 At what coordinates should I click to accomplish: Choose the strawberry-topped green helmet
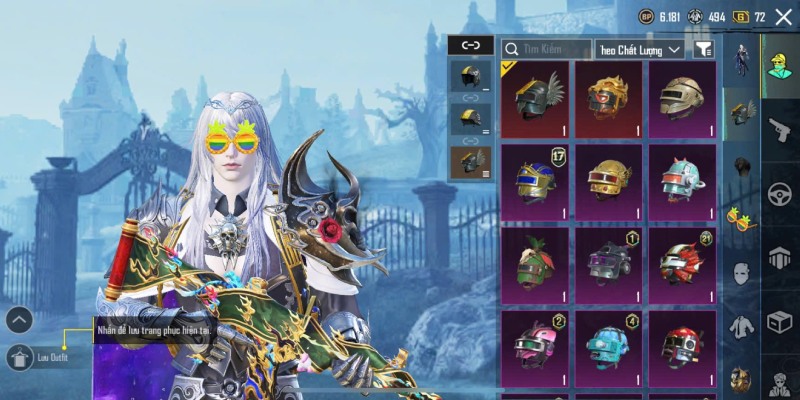pos(535,264)
